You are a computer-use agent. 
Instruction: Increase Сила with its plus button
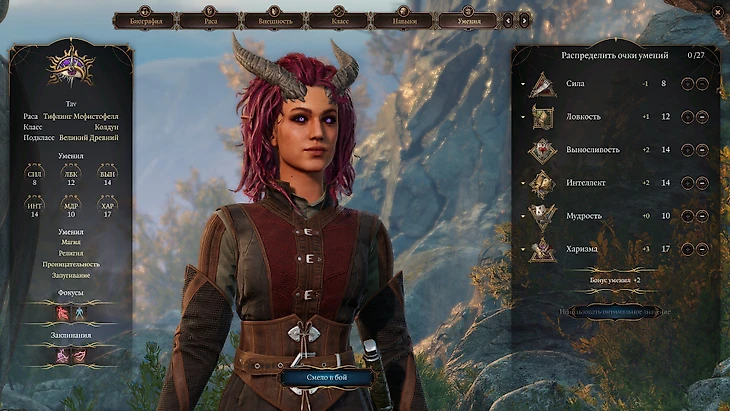coord(687,84)
